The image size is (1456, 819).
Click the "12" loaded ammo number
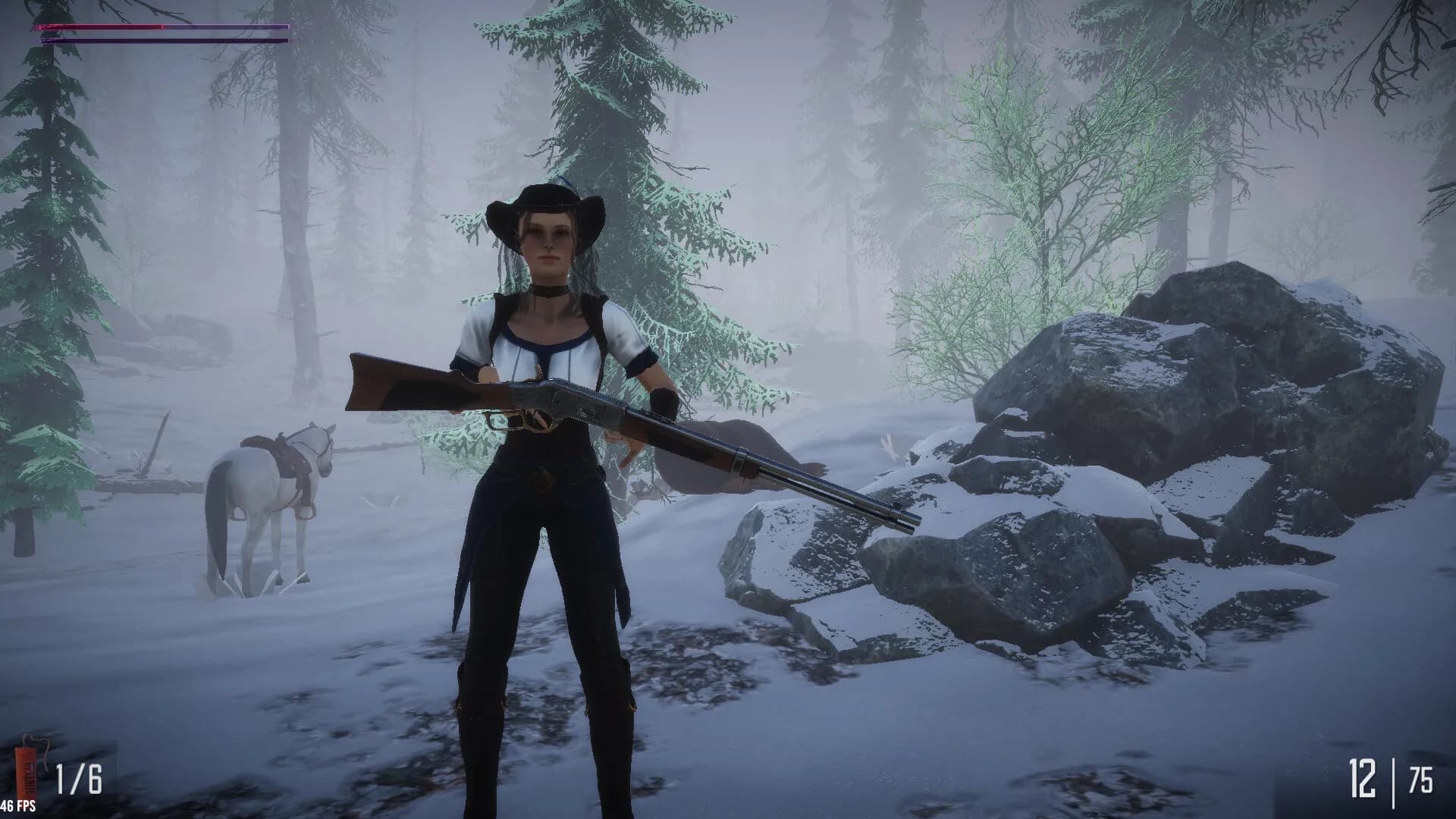1363,777
